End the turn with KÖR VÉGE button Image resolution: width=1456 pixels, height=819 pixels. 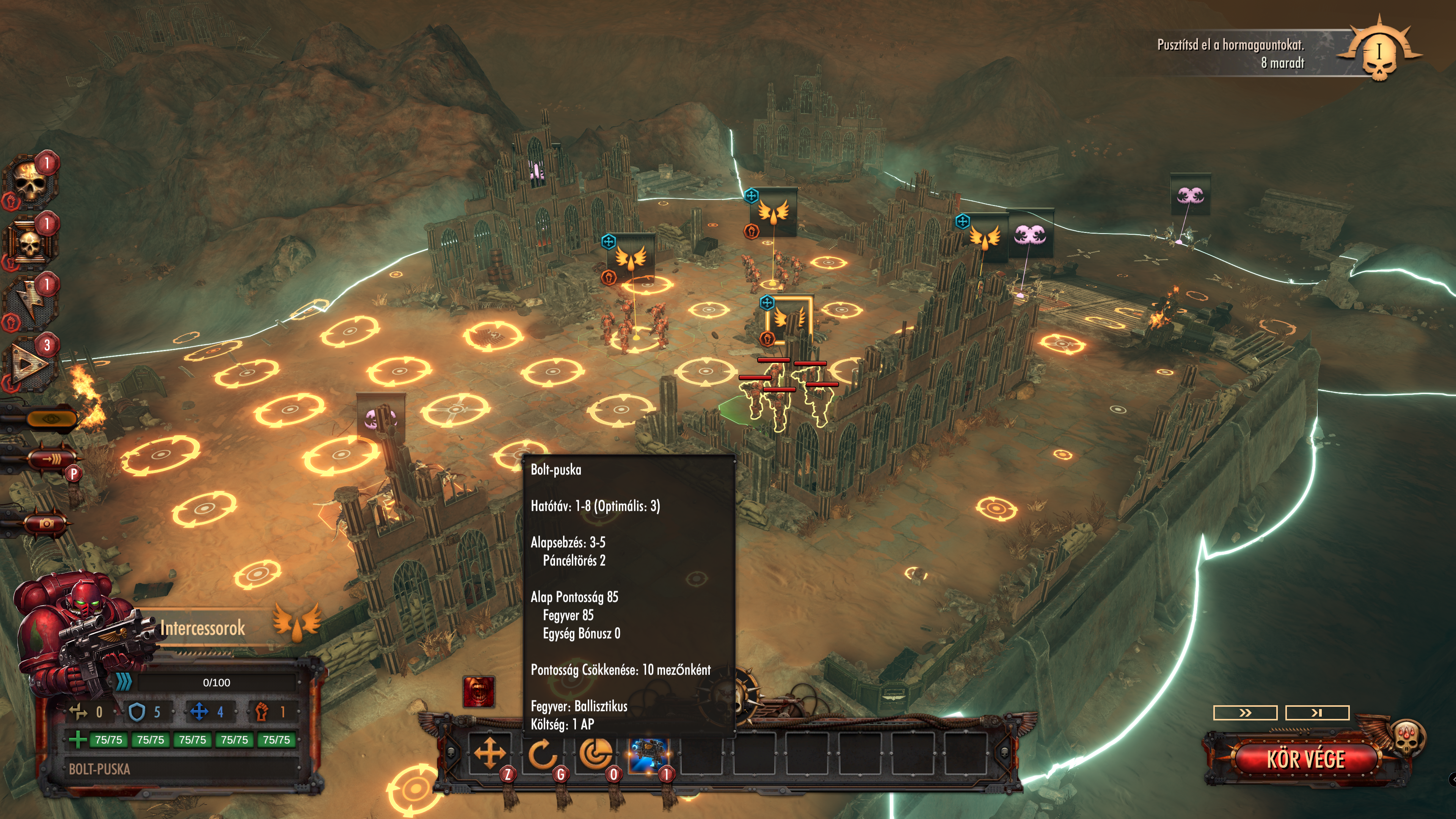coord(1305,759)
